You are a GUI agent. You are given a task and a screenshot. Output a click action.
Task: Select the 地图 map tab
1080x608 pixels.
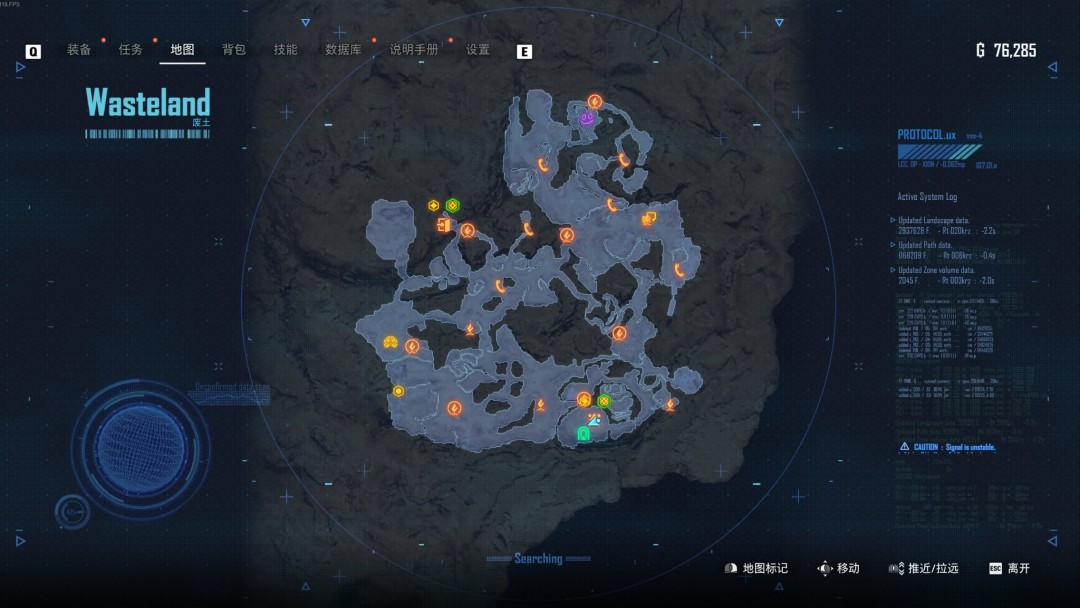tap(182, 50)
